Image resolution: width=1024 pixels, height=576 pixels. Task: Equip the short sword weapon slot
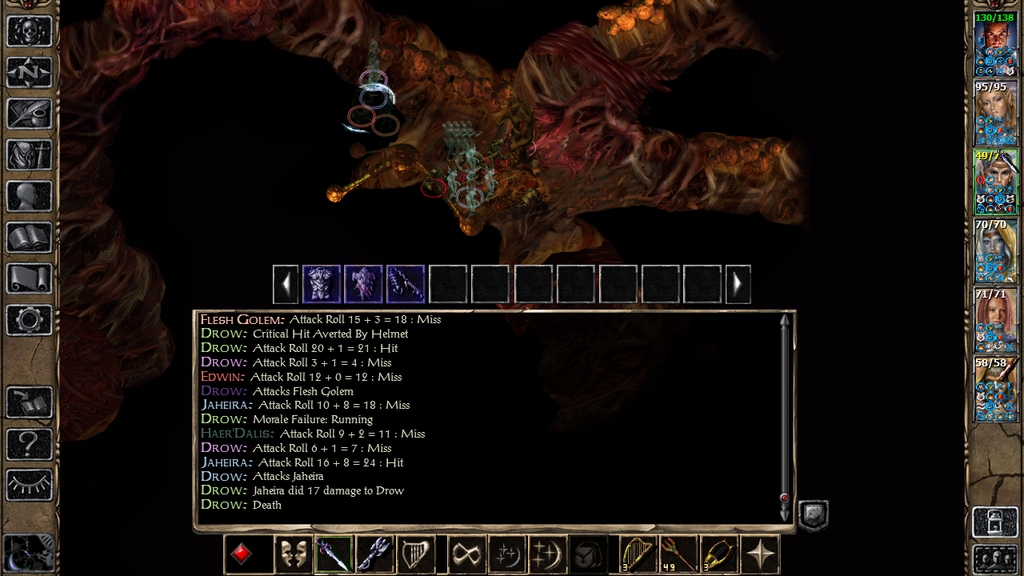click(333, 554)
